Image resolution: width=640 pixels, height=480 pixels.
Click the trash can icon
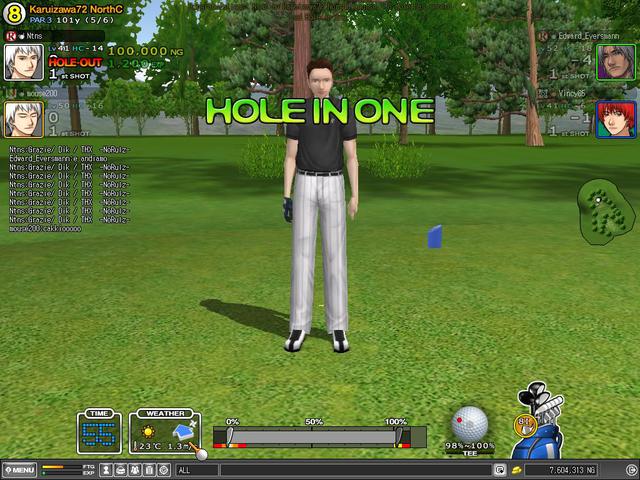click(148, 469)
